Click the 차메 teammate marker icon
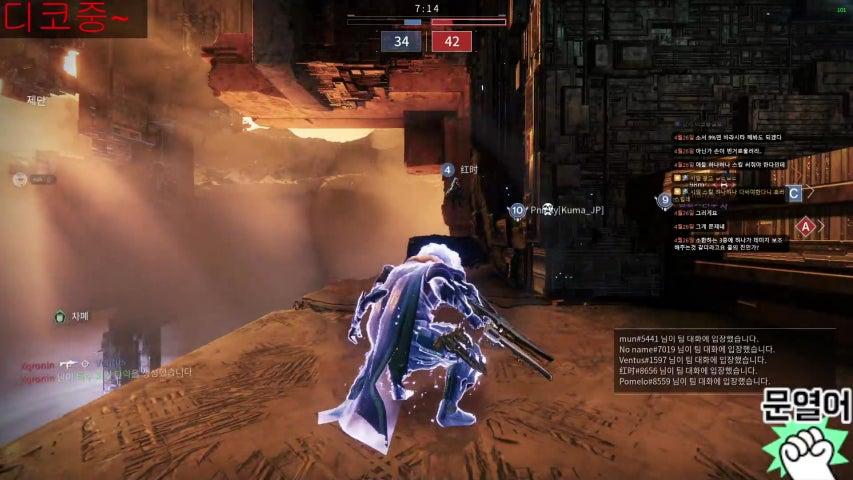This screenshot has width=853, height=480. pyautogui.click(x=60, y=317)
